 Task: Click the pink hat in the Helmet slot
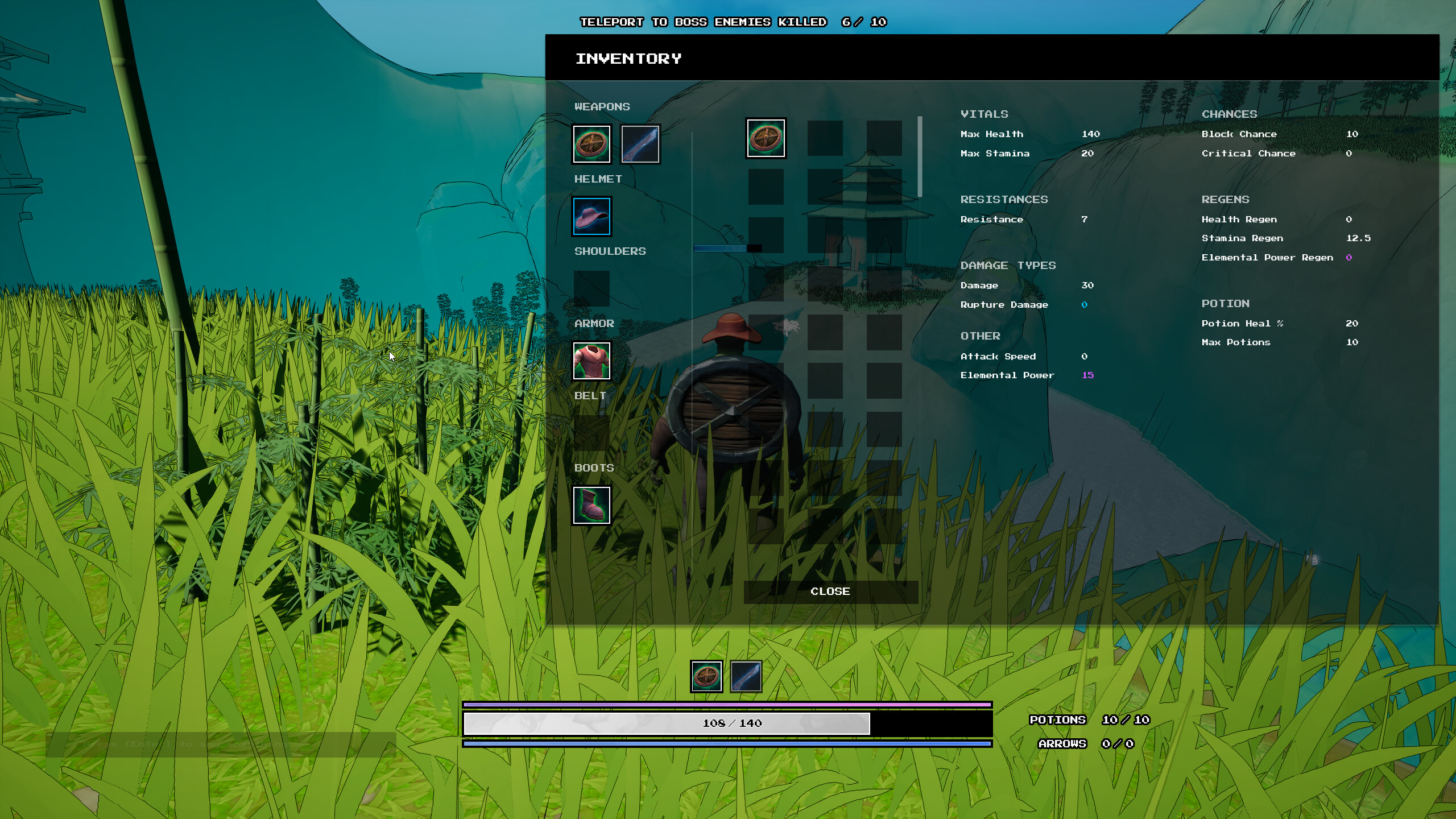pyautogui.click(x=590, y=217)
